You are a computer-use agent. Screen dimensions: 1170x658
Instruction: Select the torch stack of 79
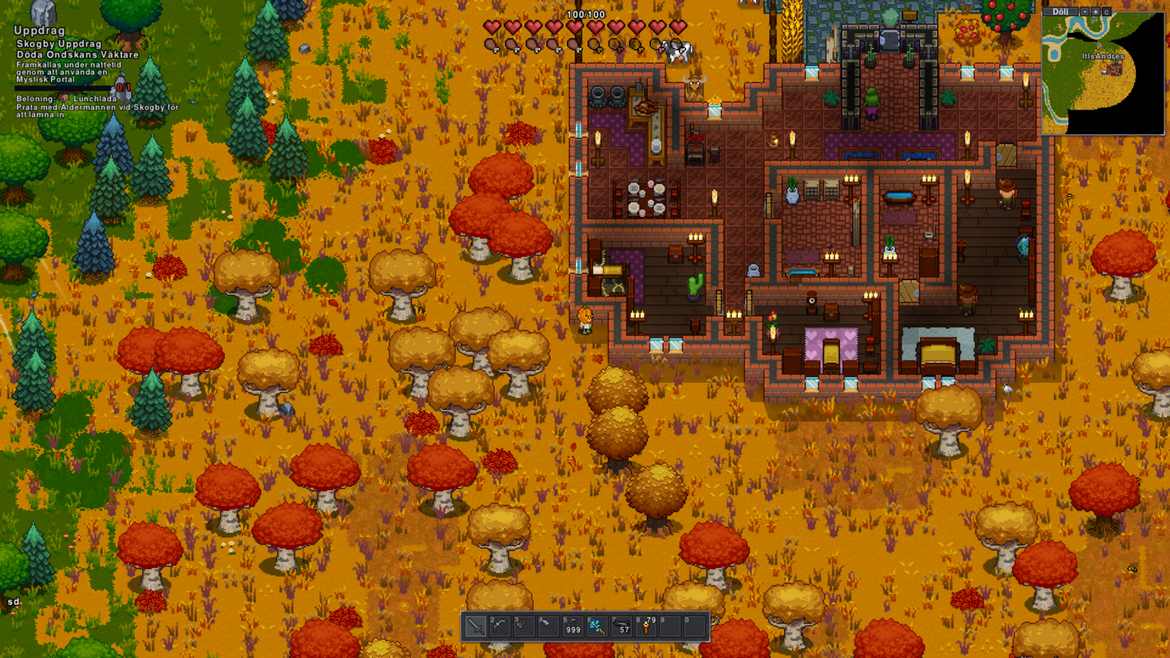pyautogui.click(x=646, y=627)
